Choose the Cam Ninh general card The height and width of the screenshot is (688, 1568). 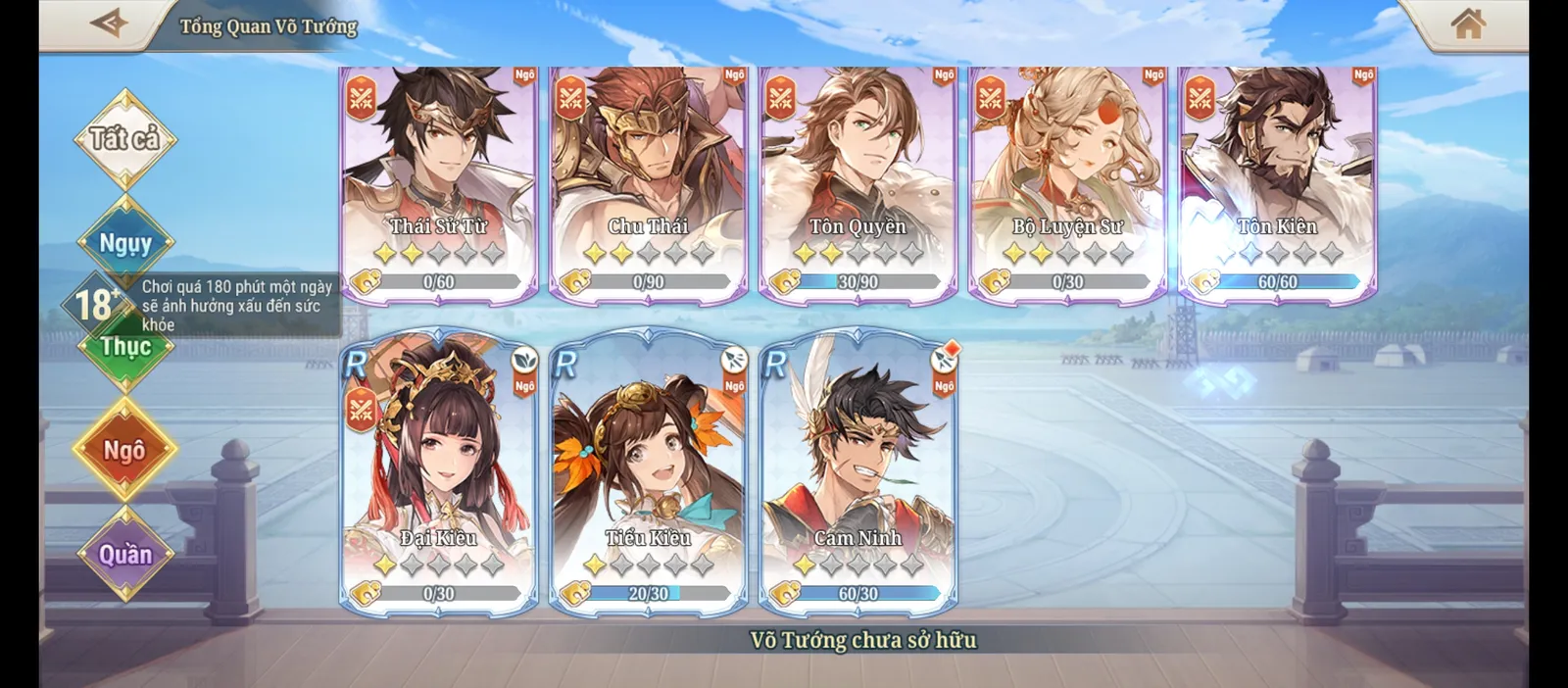pyautogui.click(x=858, y=470)
